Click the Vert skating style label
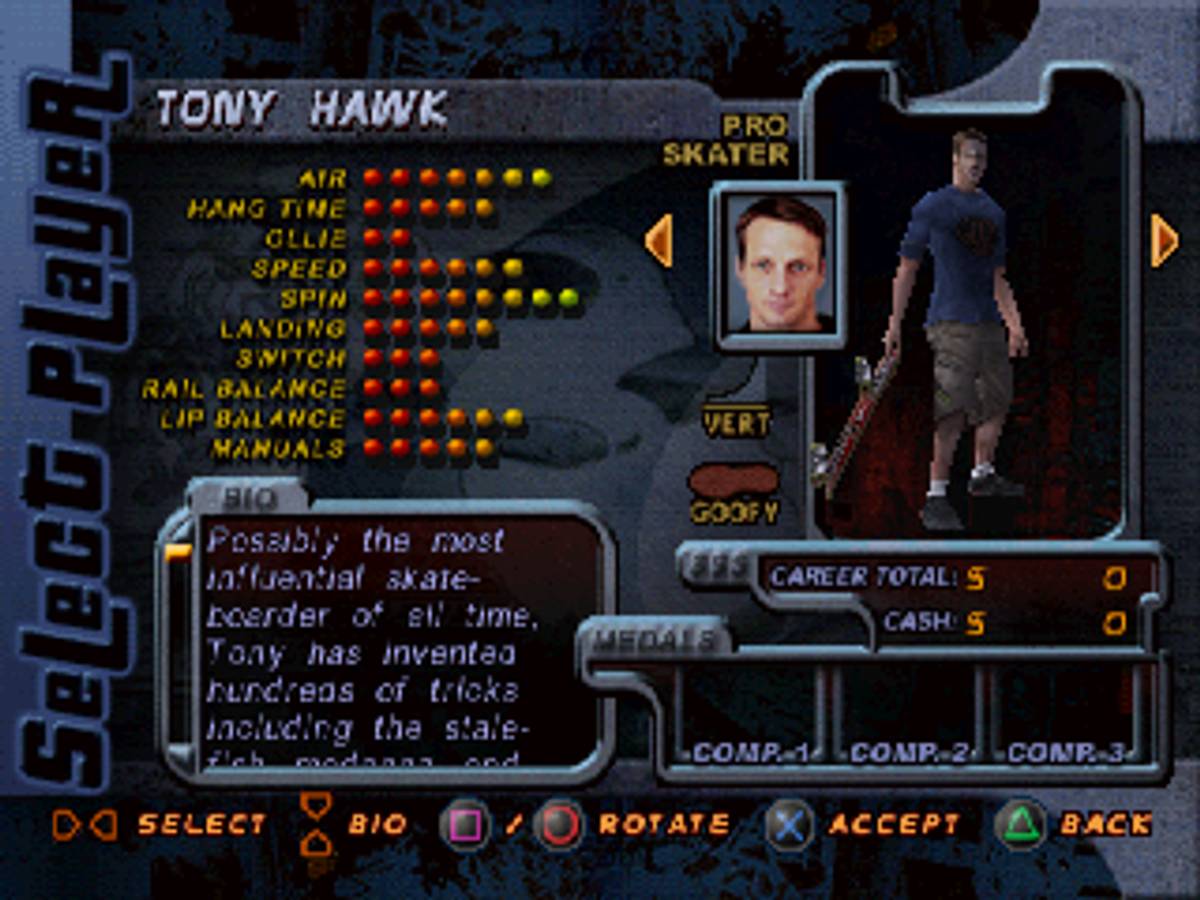The image size is (1200, 900). (x=736, y=422)
